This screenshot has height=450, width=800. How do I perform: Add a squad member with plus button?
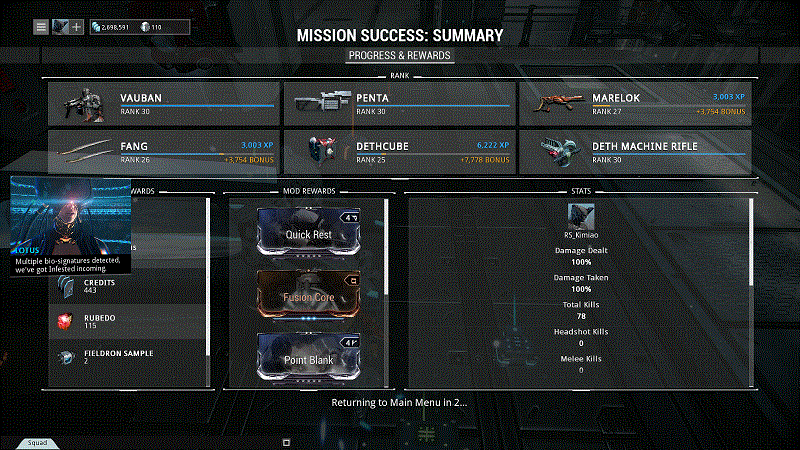coord(77,26)
